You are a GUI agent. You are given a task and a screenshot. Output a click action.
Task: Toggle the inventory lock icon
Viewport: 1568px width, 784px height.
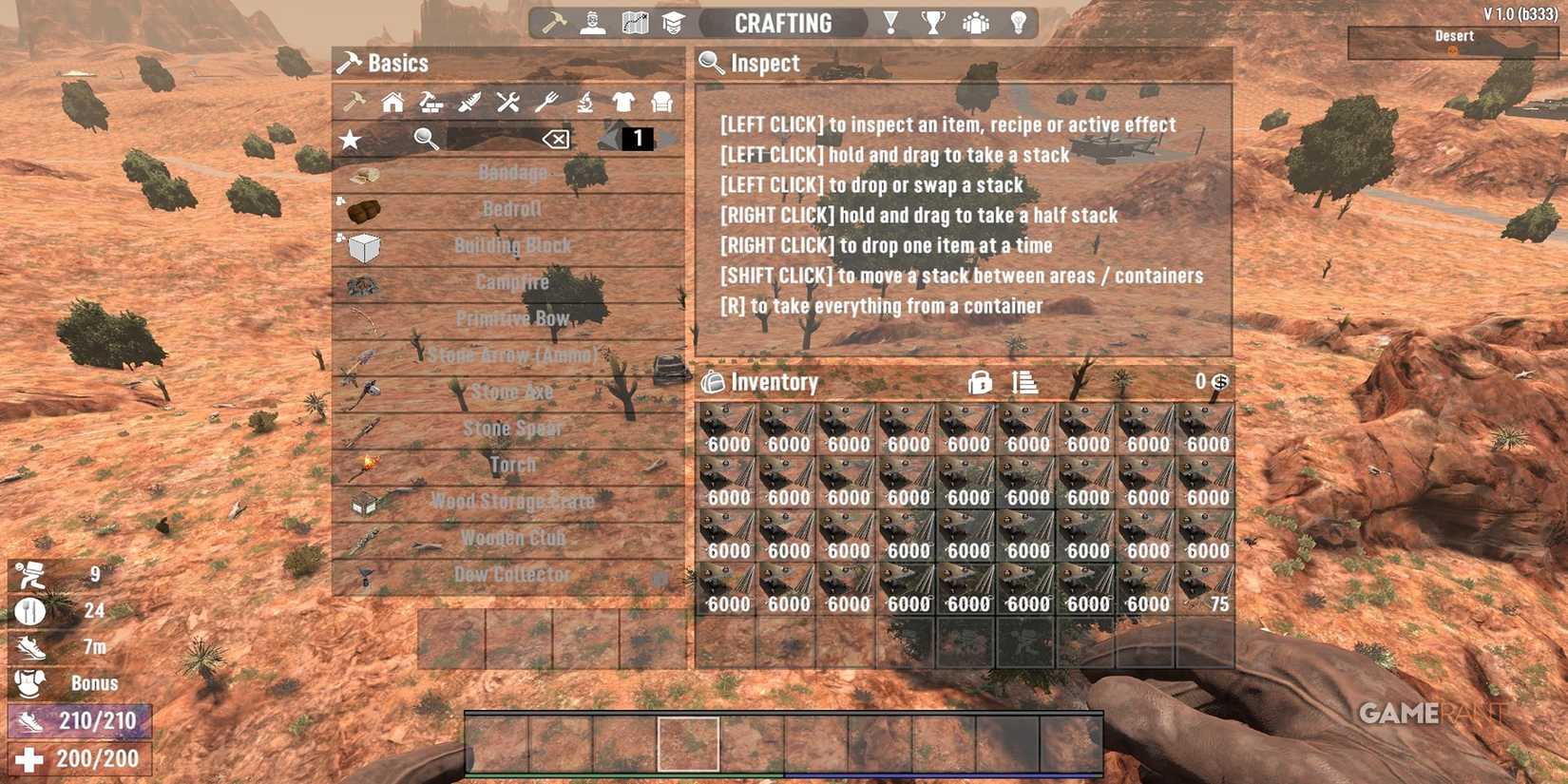click(x=979, y=383)
